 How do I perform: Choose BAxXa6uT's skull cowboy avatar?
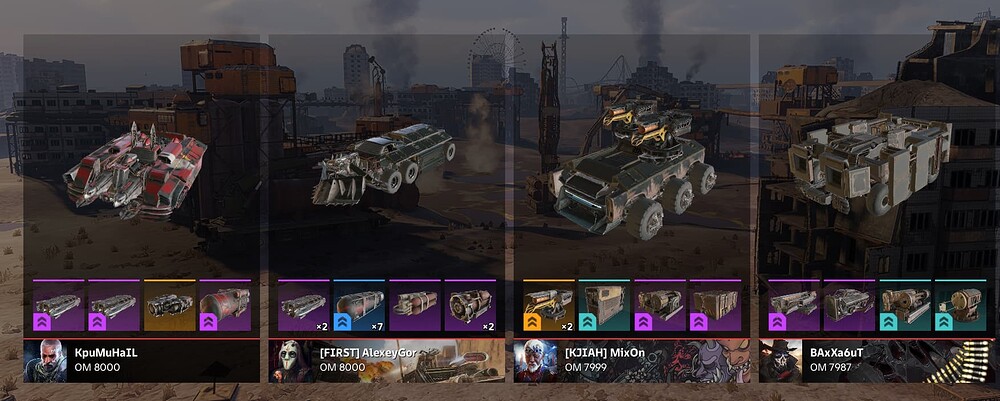click(x=778, y=361)
